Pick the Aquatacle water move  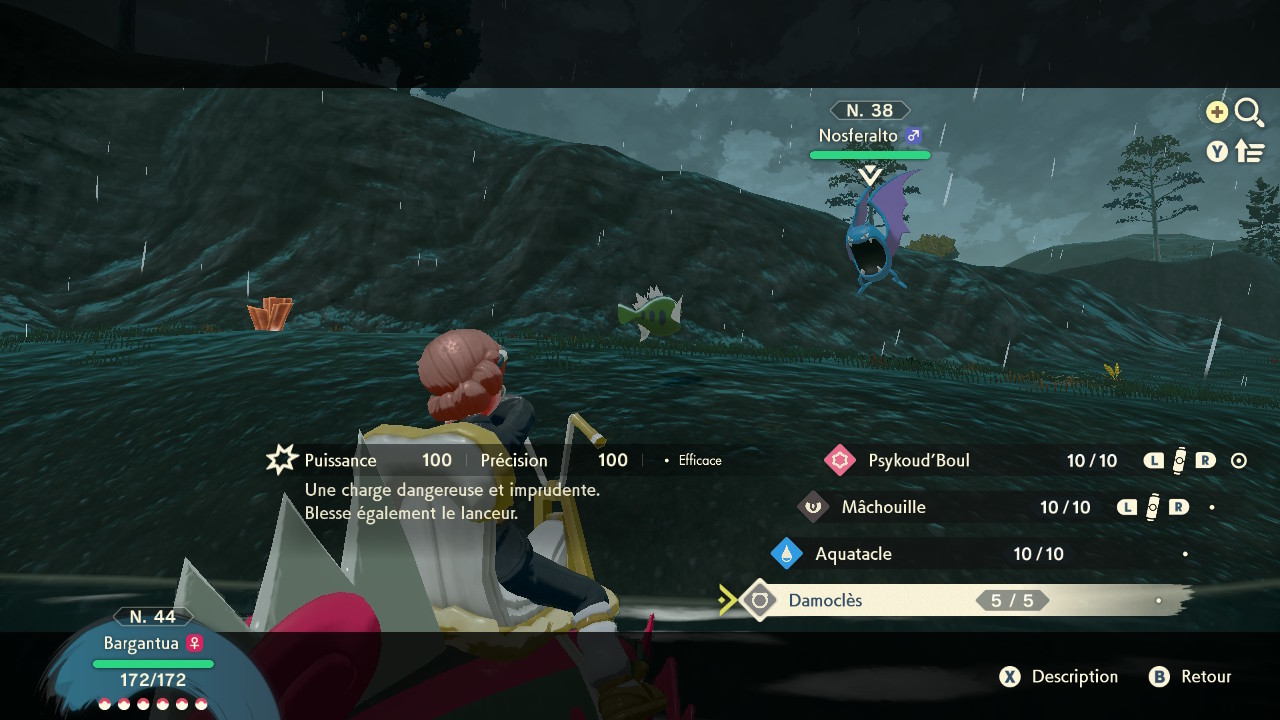pos(853,554)
